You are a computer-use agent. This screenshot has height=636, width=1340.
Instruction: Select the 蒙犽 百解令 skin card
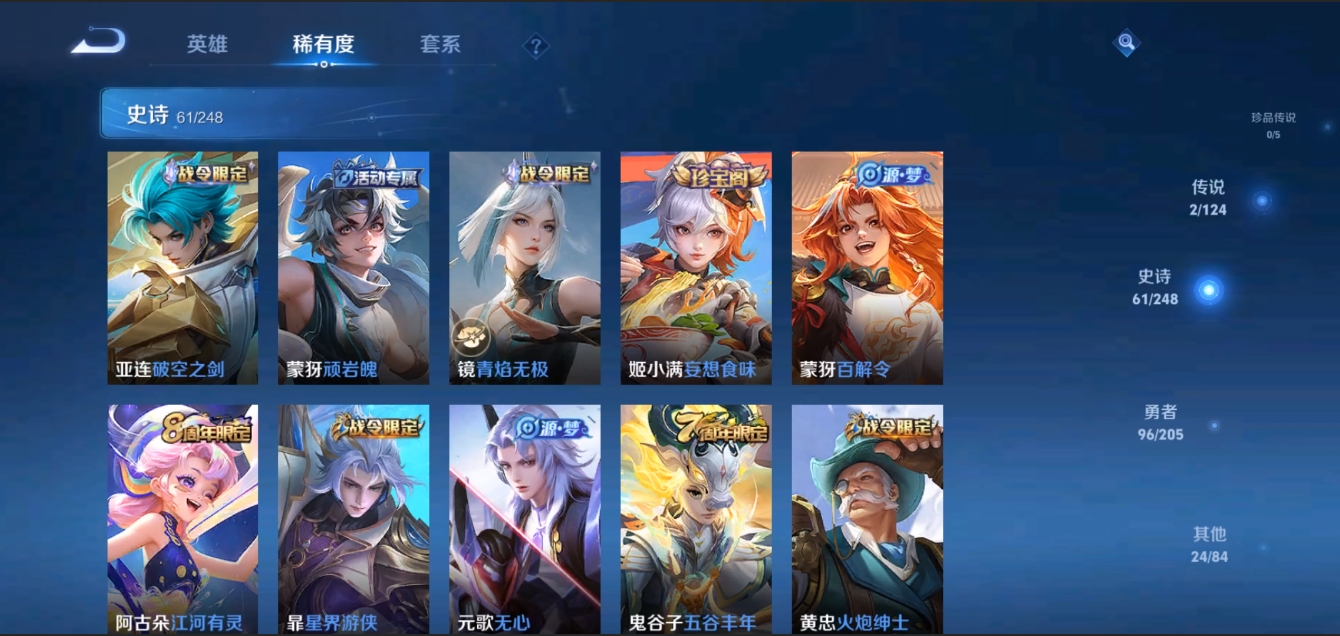point(867,267)
